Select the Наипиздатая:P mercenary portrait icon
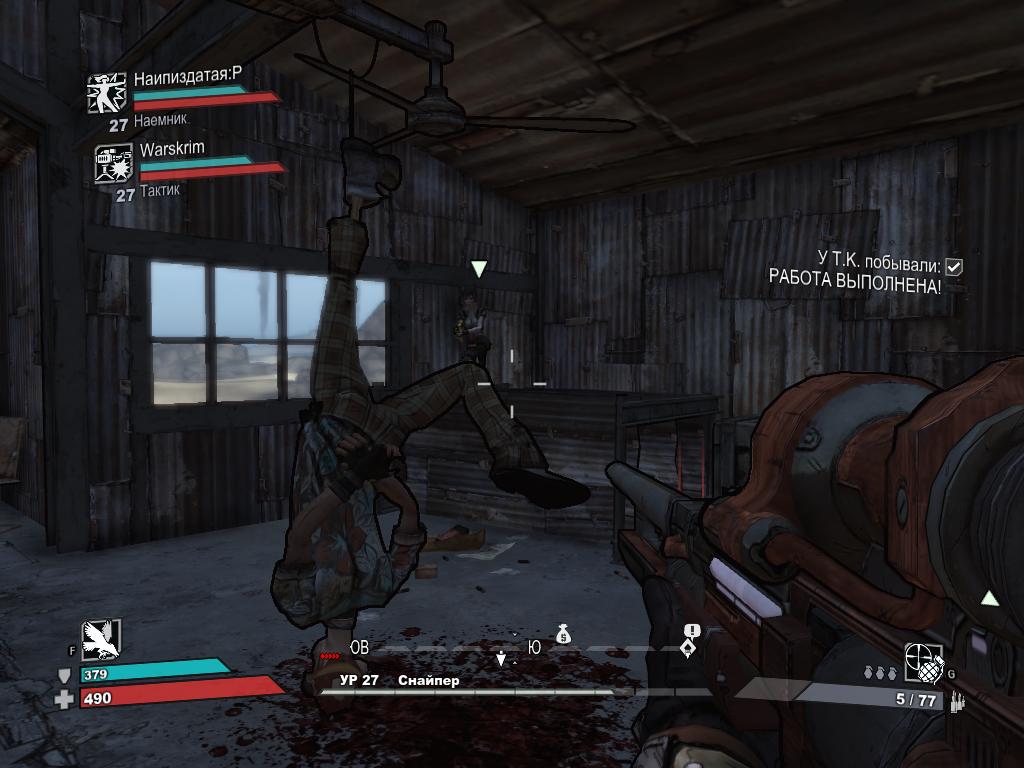The height and width of the screenshot is (768, 1024). point(105,93)
